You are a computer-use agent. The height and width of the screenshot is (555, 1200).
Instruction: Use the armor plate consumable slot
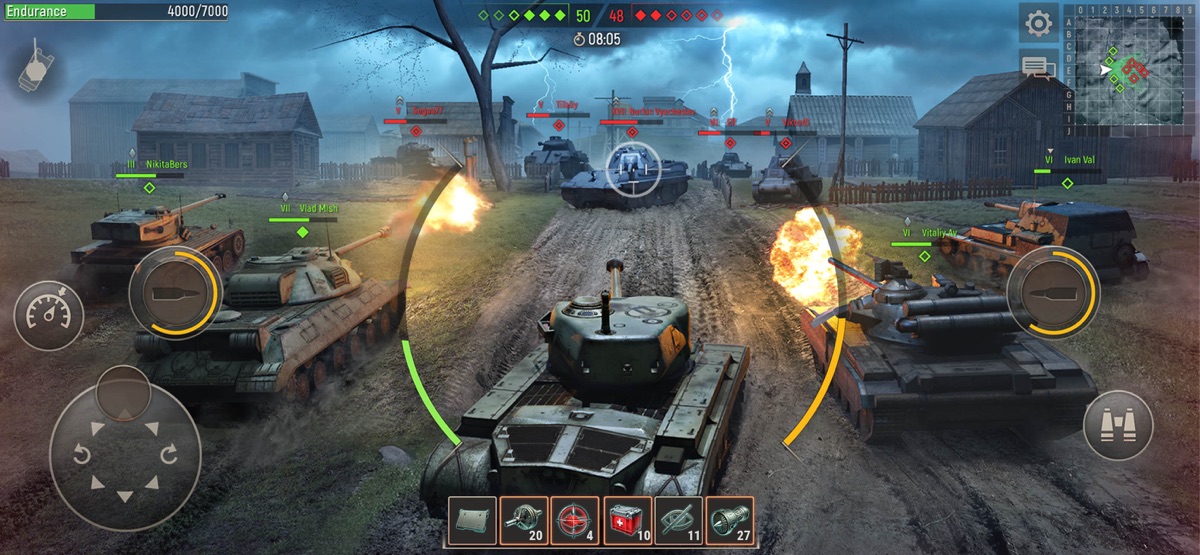472,521
